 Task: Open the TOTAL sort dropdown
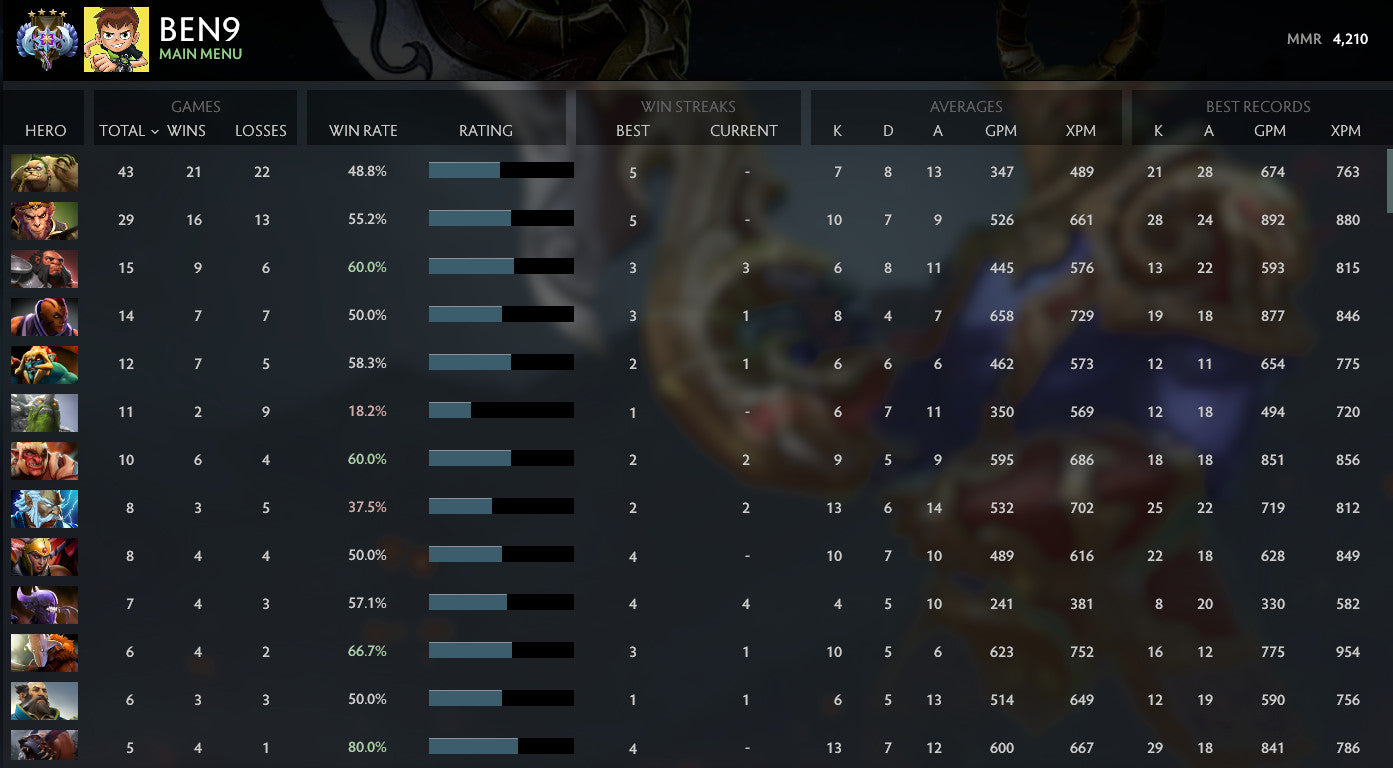coord(126,130)
